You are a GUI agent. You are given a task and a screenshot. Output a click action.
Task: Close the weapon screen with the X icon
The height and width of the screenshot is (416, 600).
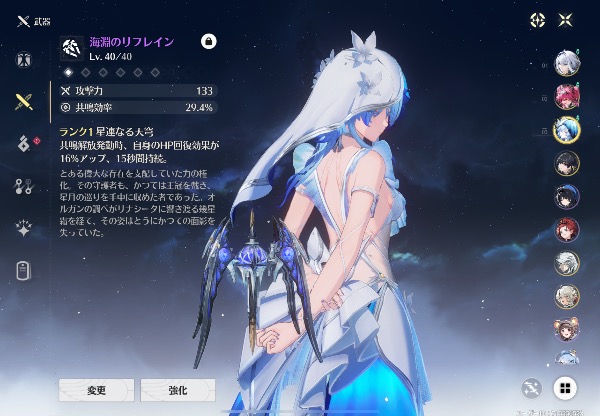pyautogui.click(x=566, y=20)
